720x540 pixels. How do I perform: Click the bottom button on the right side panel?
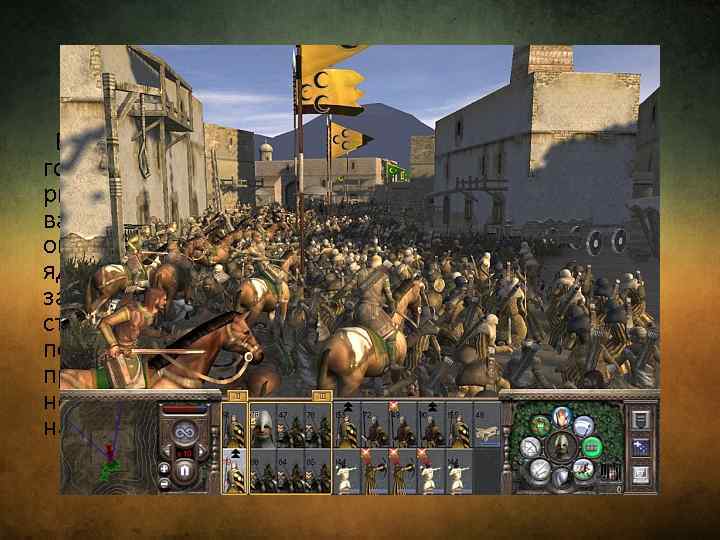(640, 474)
